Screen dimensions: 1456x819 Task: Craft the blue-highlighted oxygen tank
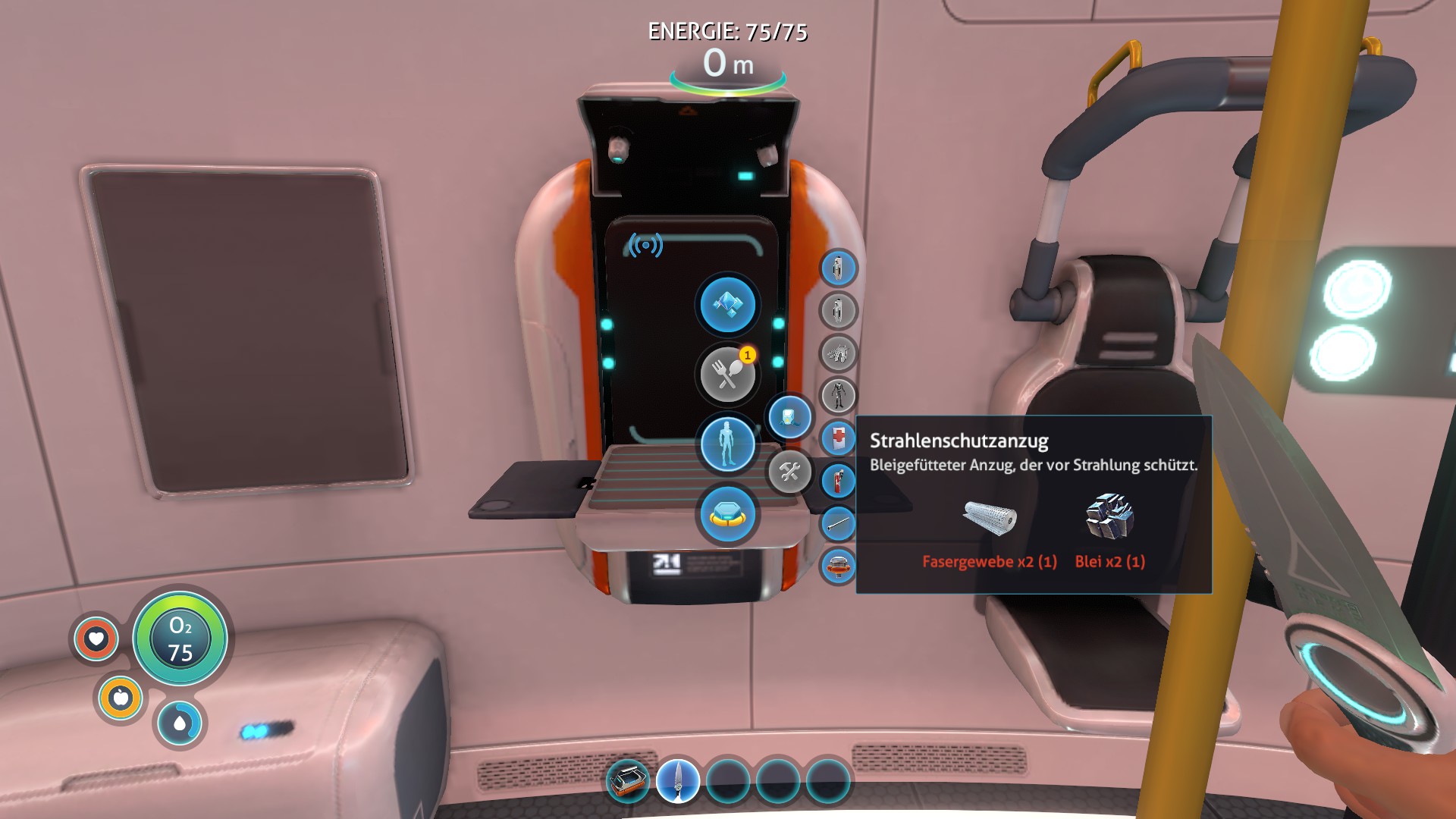tap(838, 268)
